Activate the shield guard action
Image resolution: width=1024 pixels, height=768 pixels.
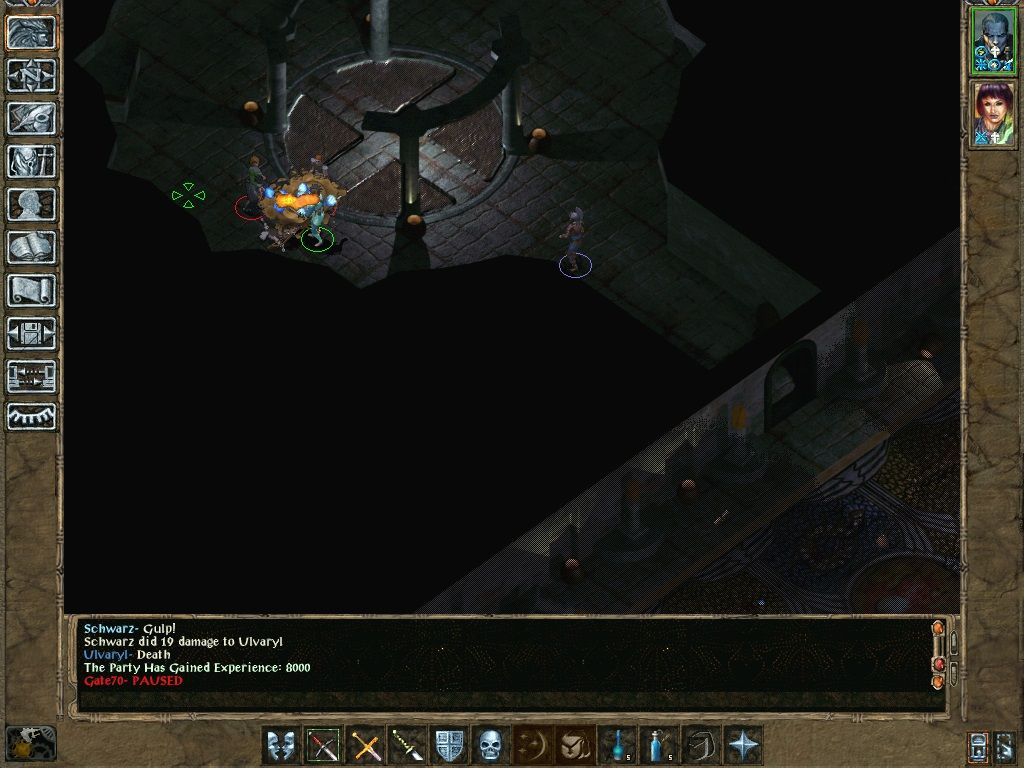click(x=450, y=745)
